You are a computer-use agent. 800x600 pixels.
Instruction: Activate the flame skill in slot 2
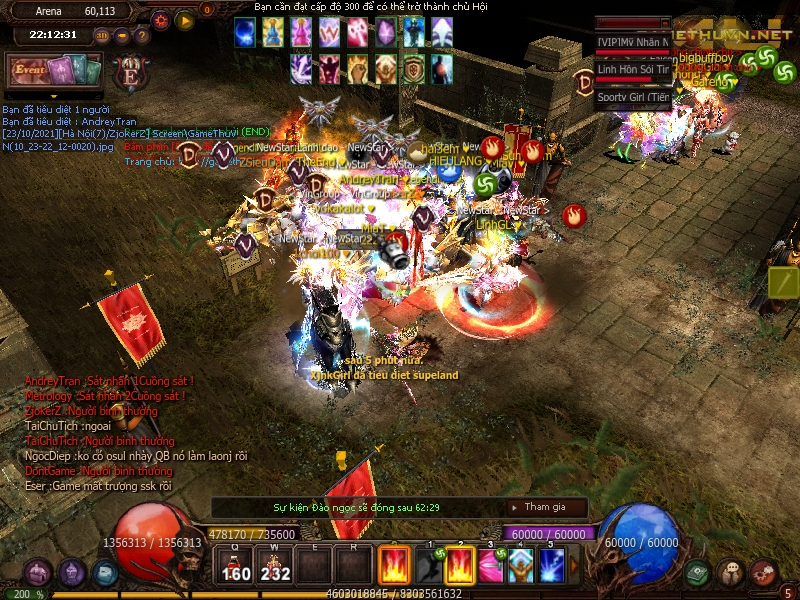click(x=458, y=566)
